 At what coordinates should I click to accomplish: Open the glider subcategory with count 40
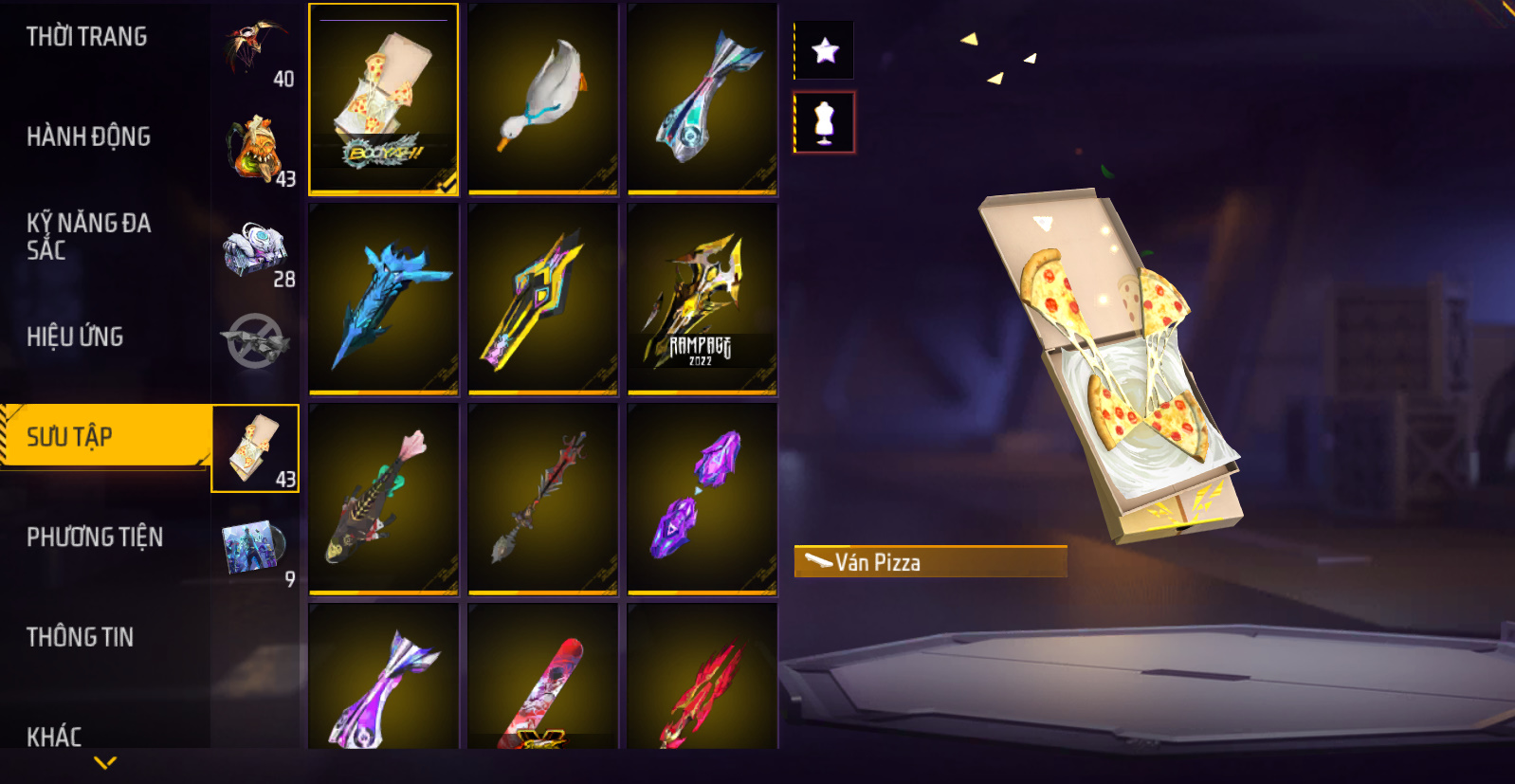pos(257,52)
